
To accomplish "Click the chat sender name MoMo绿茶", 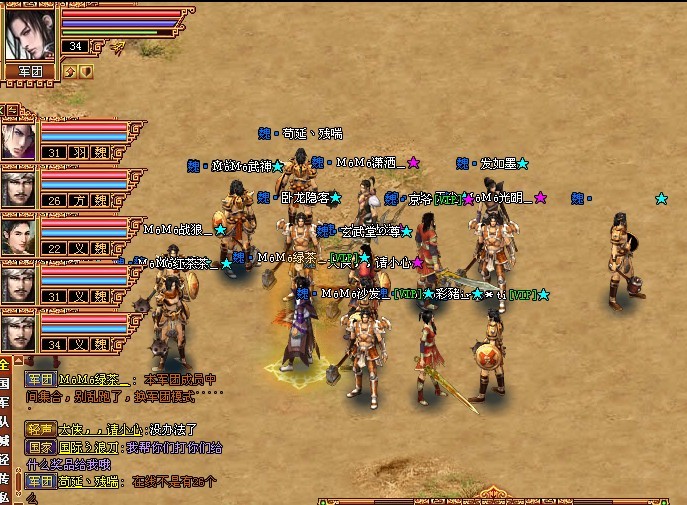I will (94, 379).
